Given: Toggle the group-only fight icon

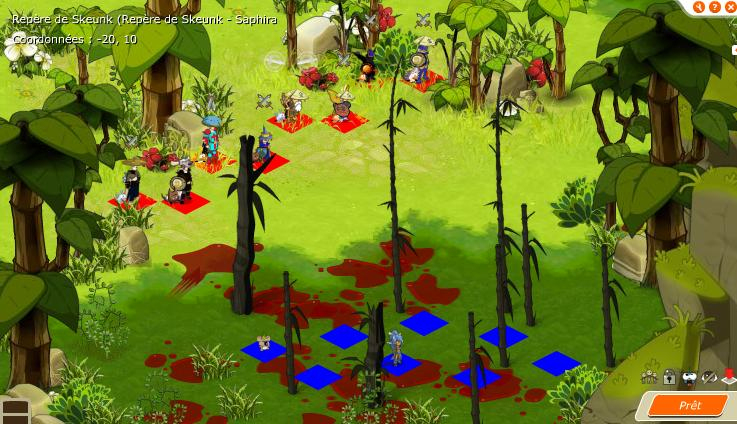Looking at the screenshot, I should coord(649,377).
